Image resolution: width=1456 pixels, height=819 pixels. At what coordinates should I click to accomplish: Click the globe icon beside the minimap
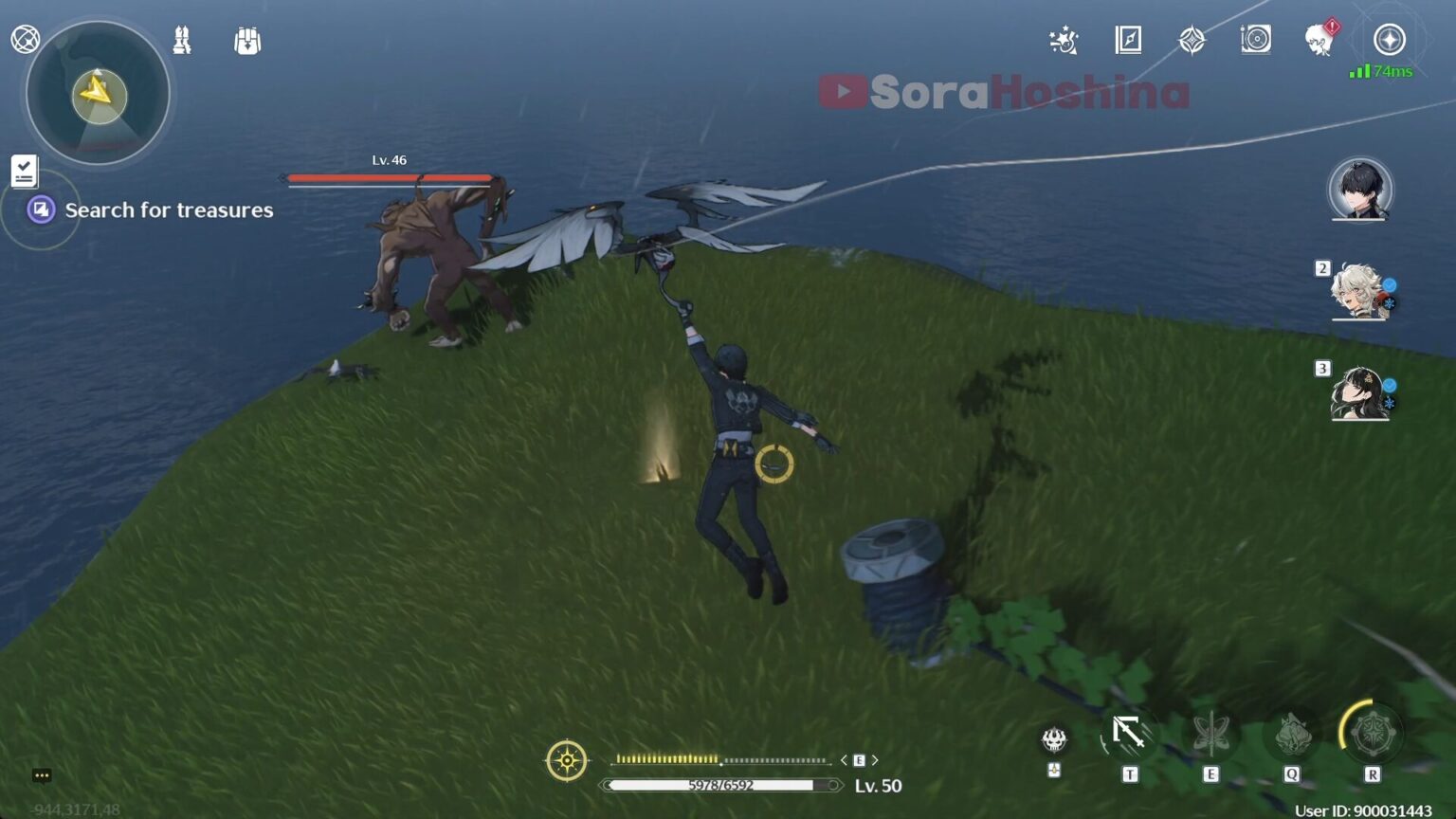25,40
